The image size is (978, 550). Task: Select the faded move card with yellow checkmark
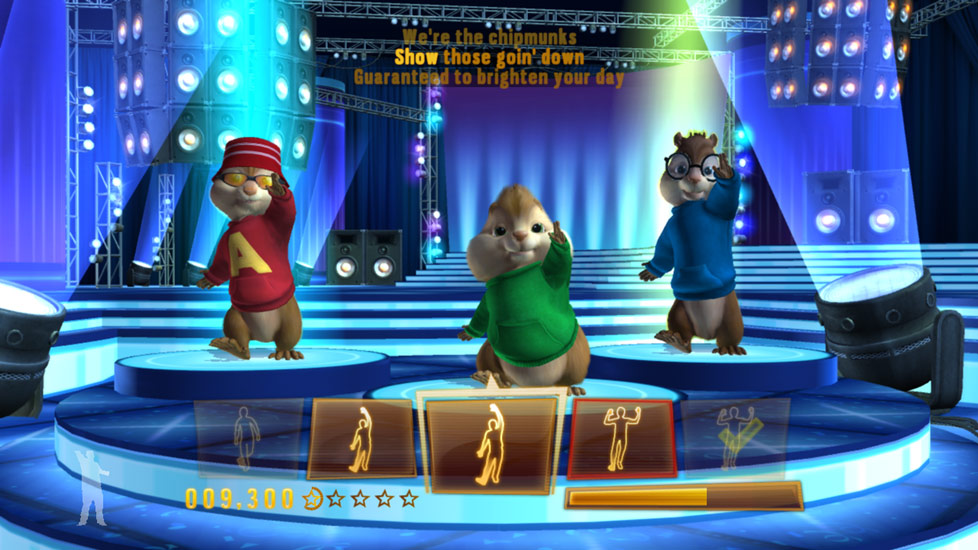coord(735,437)
